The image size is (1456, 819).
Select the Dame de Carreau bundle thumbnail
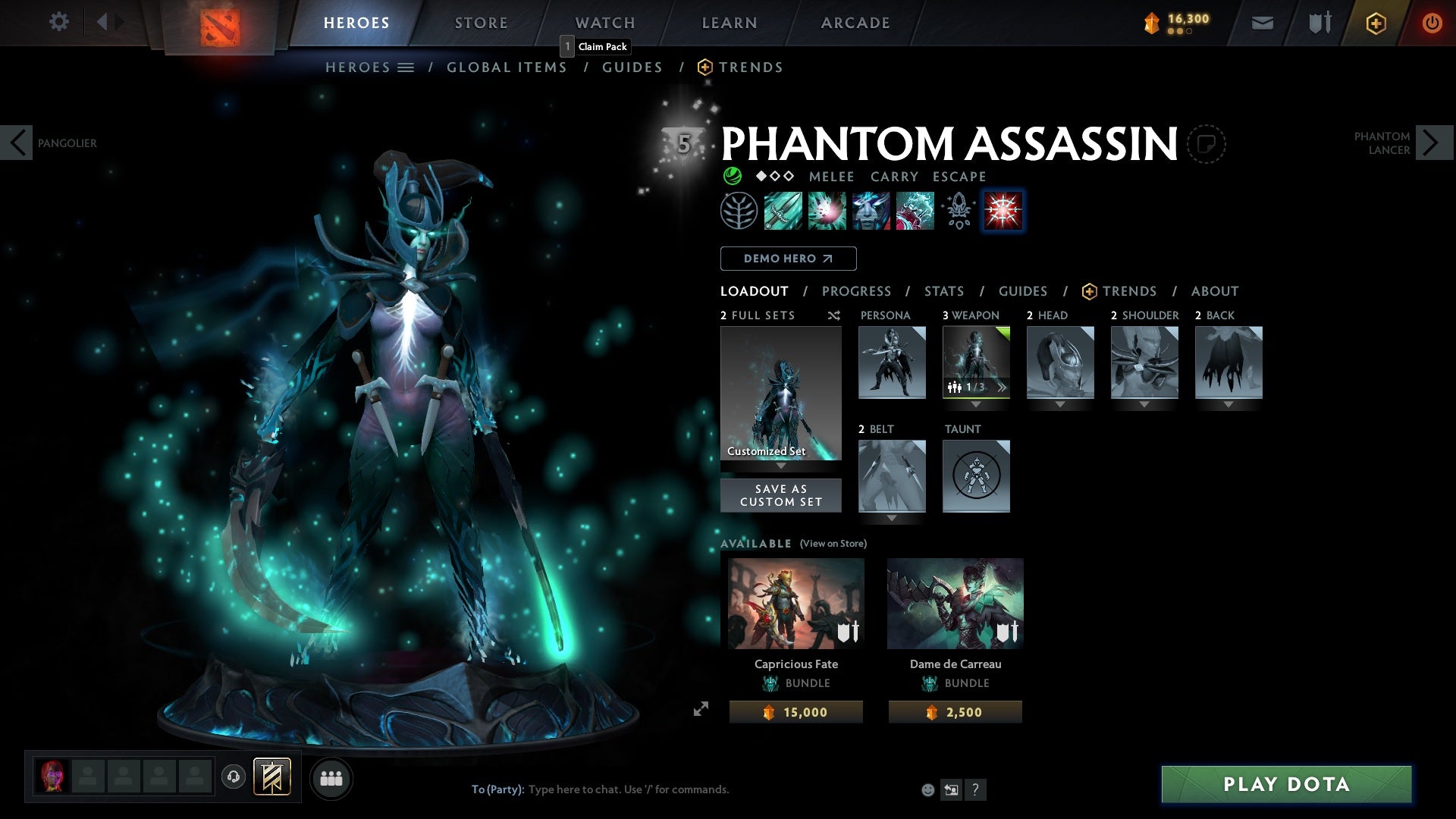(x=955, y=603)
